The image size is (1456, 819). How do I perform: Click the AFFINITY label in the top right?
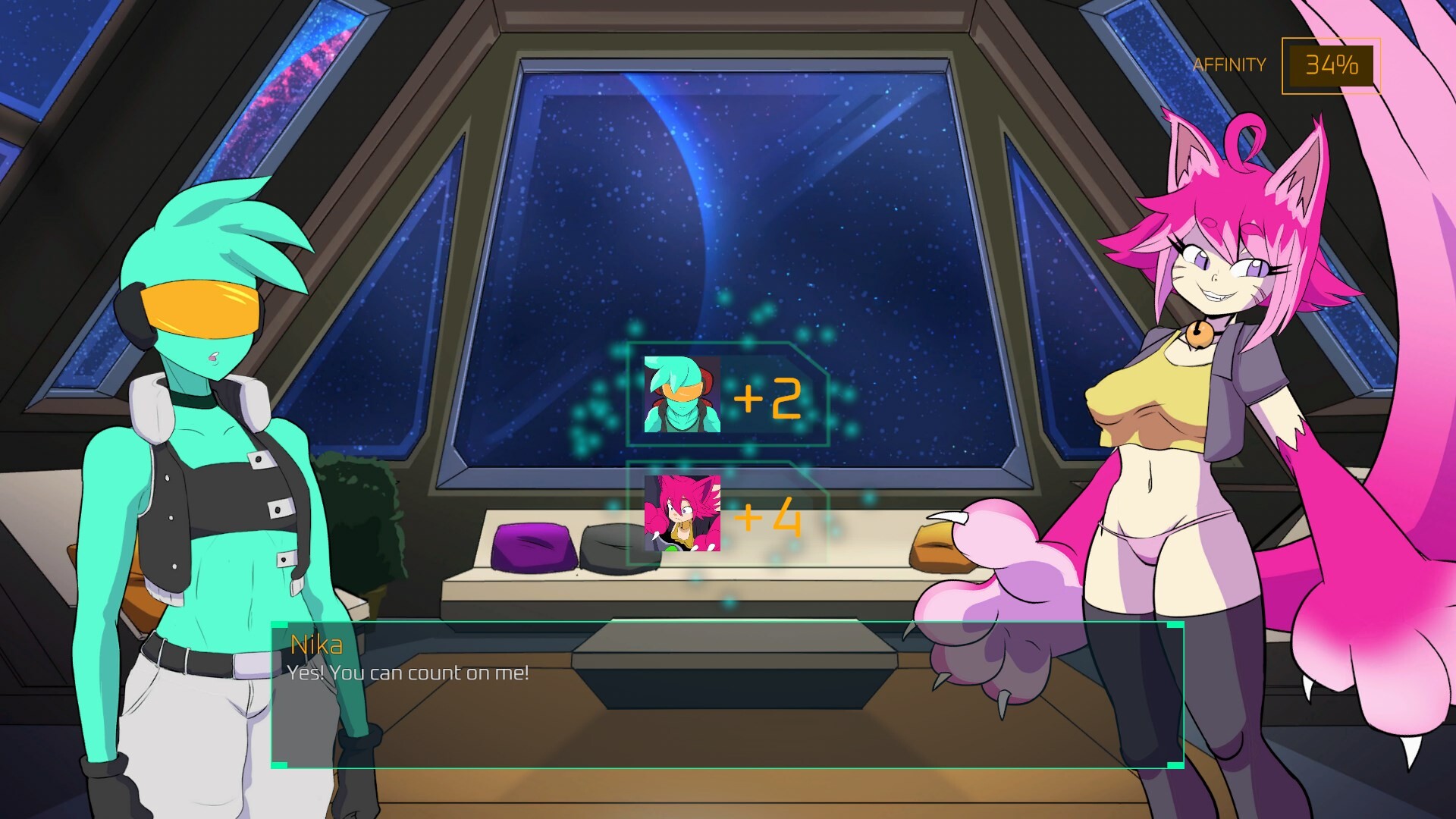[x=1229, y=64]
